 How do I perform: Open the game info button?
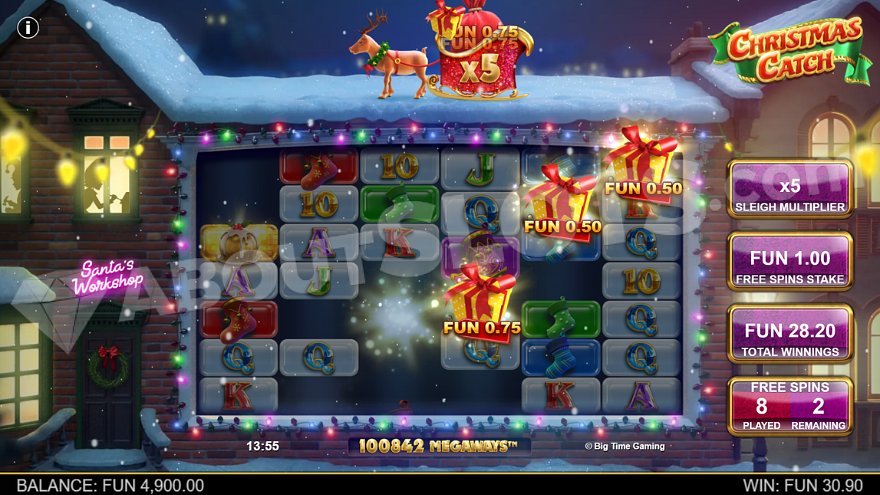pyautogui.click(x=28, y=28)
